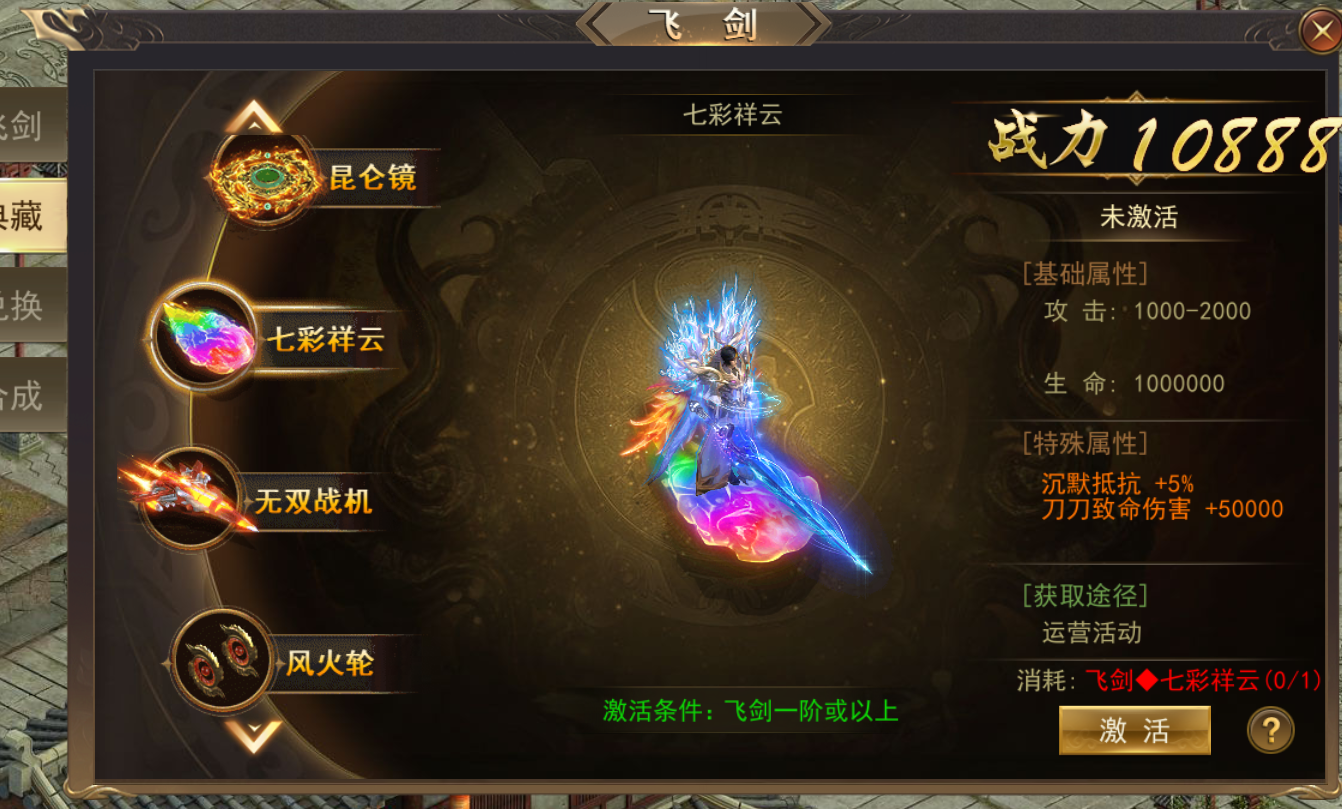Click the 战力 10888 power display
The height and width of the screenshot is (809, 1342).
[x=1151, y=141]
